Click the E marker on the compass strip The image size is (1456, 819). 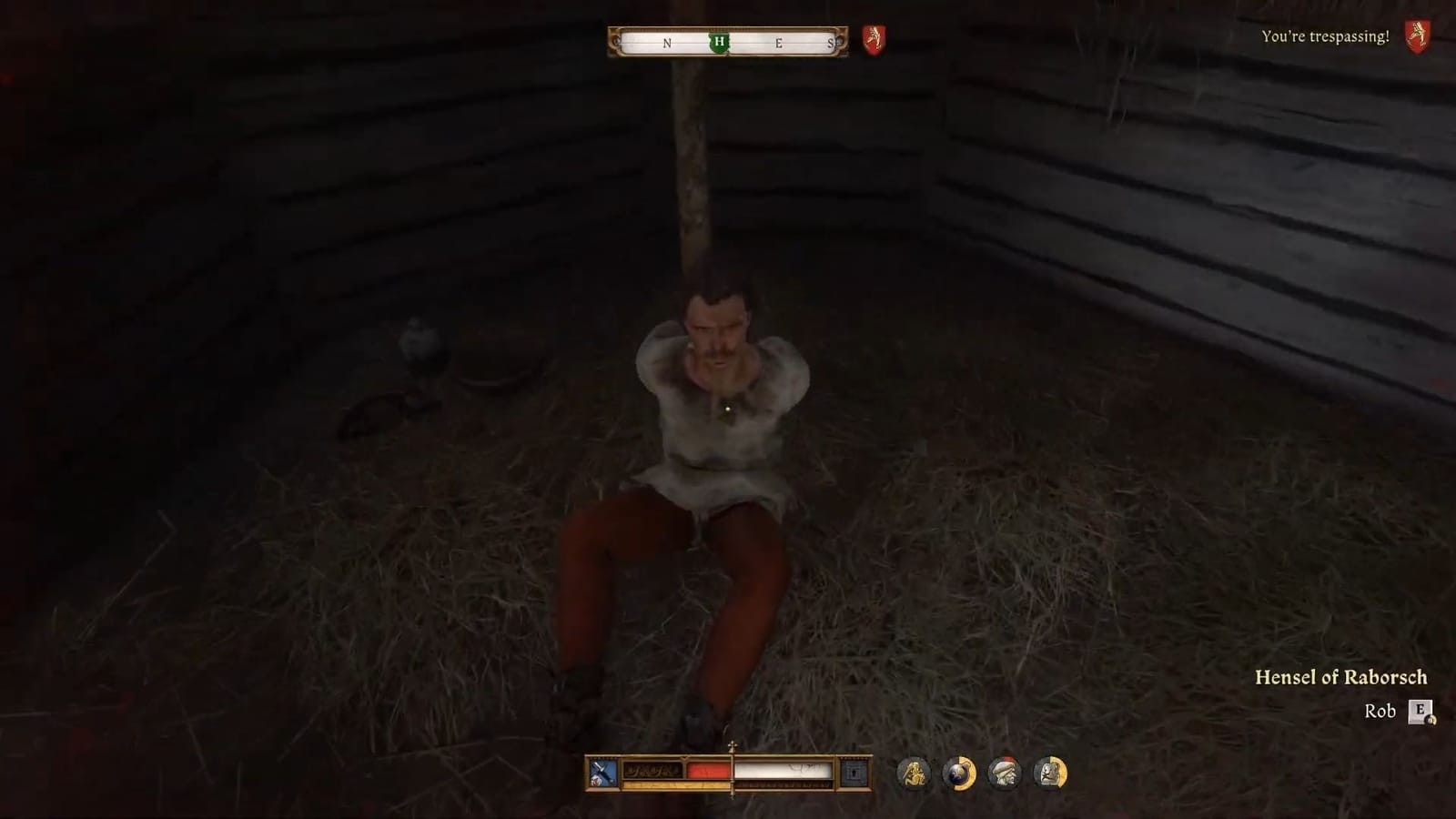(x=778, y=43)
